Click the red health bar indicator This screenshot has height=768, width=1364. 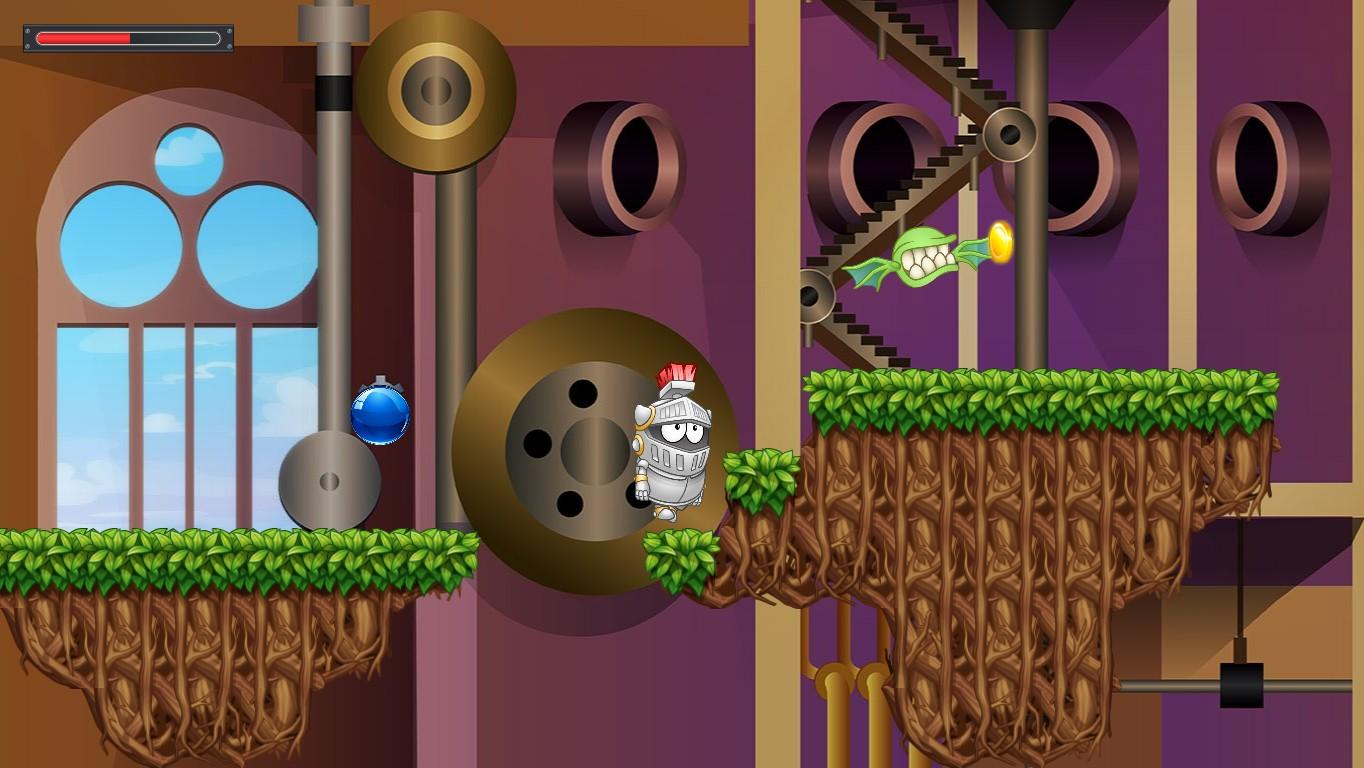pos(85,38)
